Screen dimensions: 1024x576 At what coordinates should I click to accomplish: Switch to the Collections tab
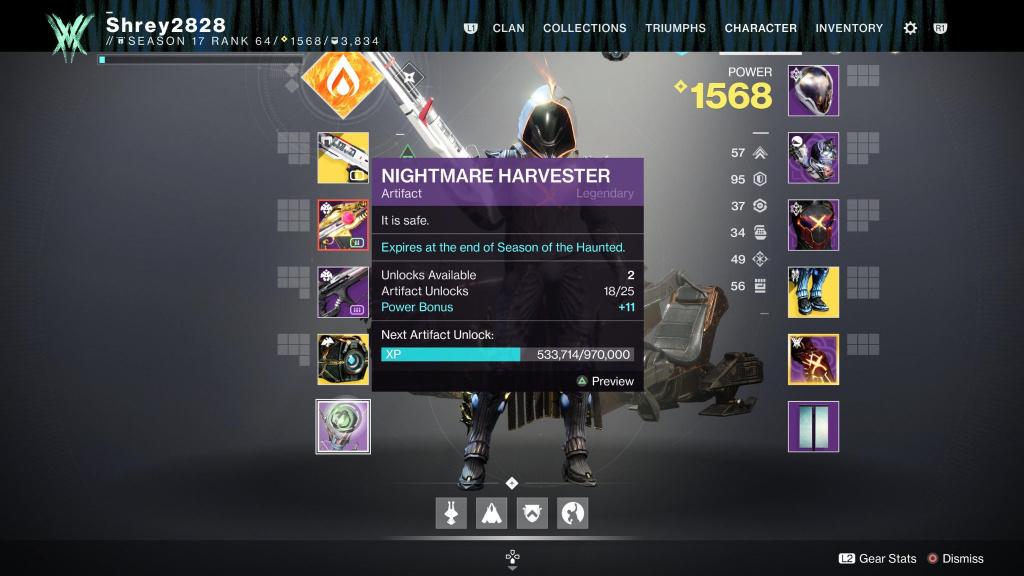[584, 28]
